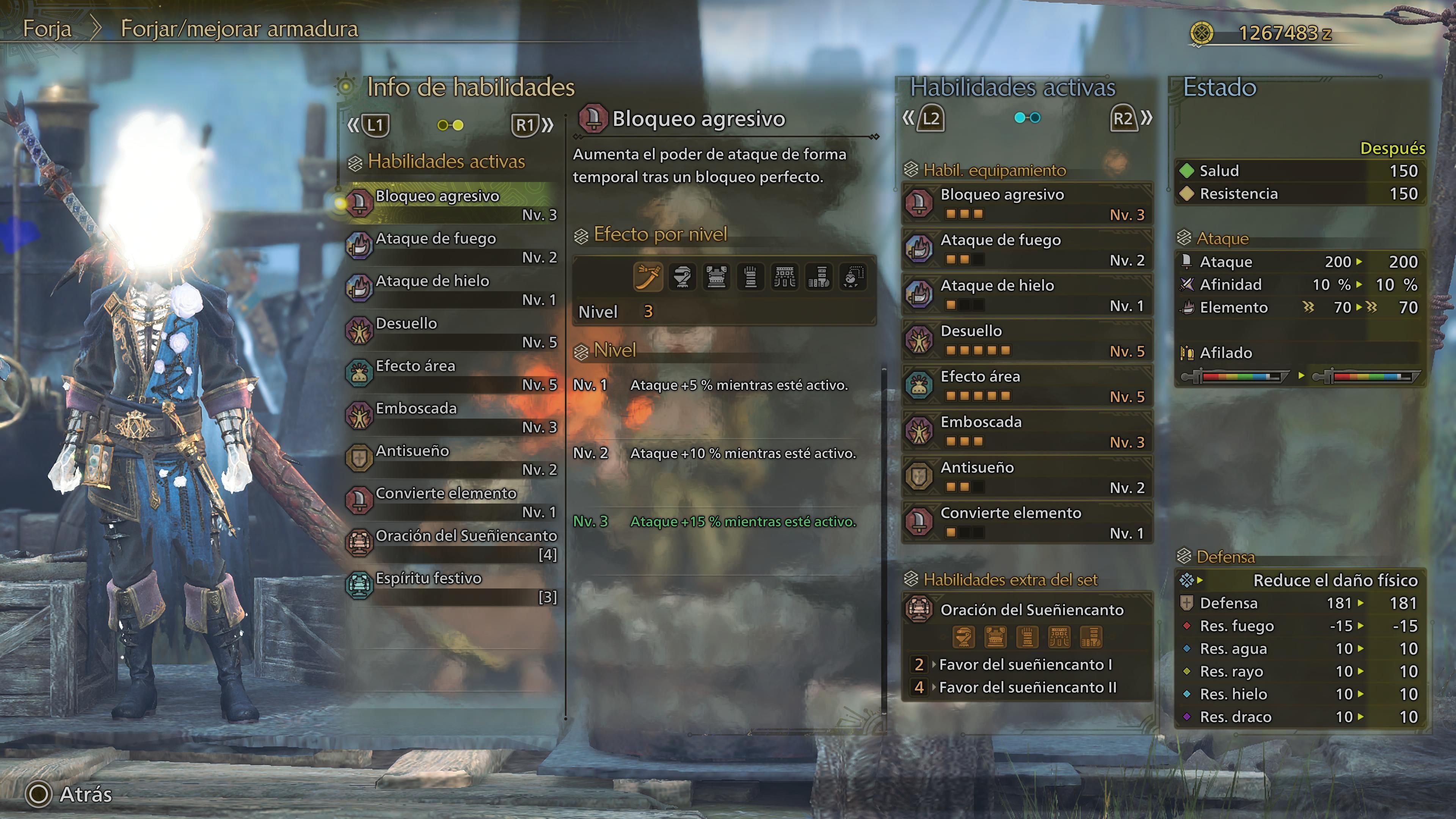Toggle the highlighted weapon icon in effect row
The height and width of the screenshot is (819, 1456).
click(649, 277)
